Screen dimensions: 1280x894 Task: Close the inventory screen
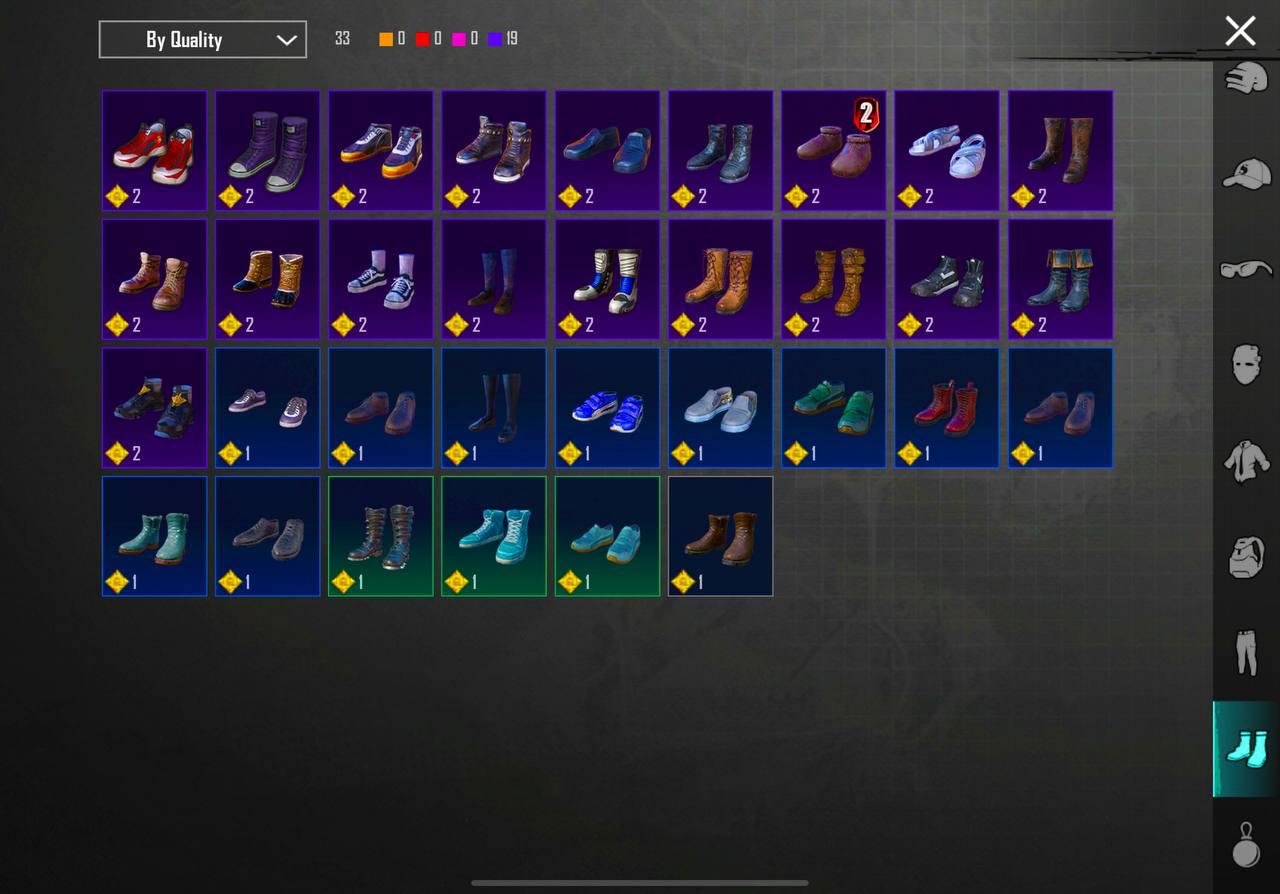[1240, 31]
